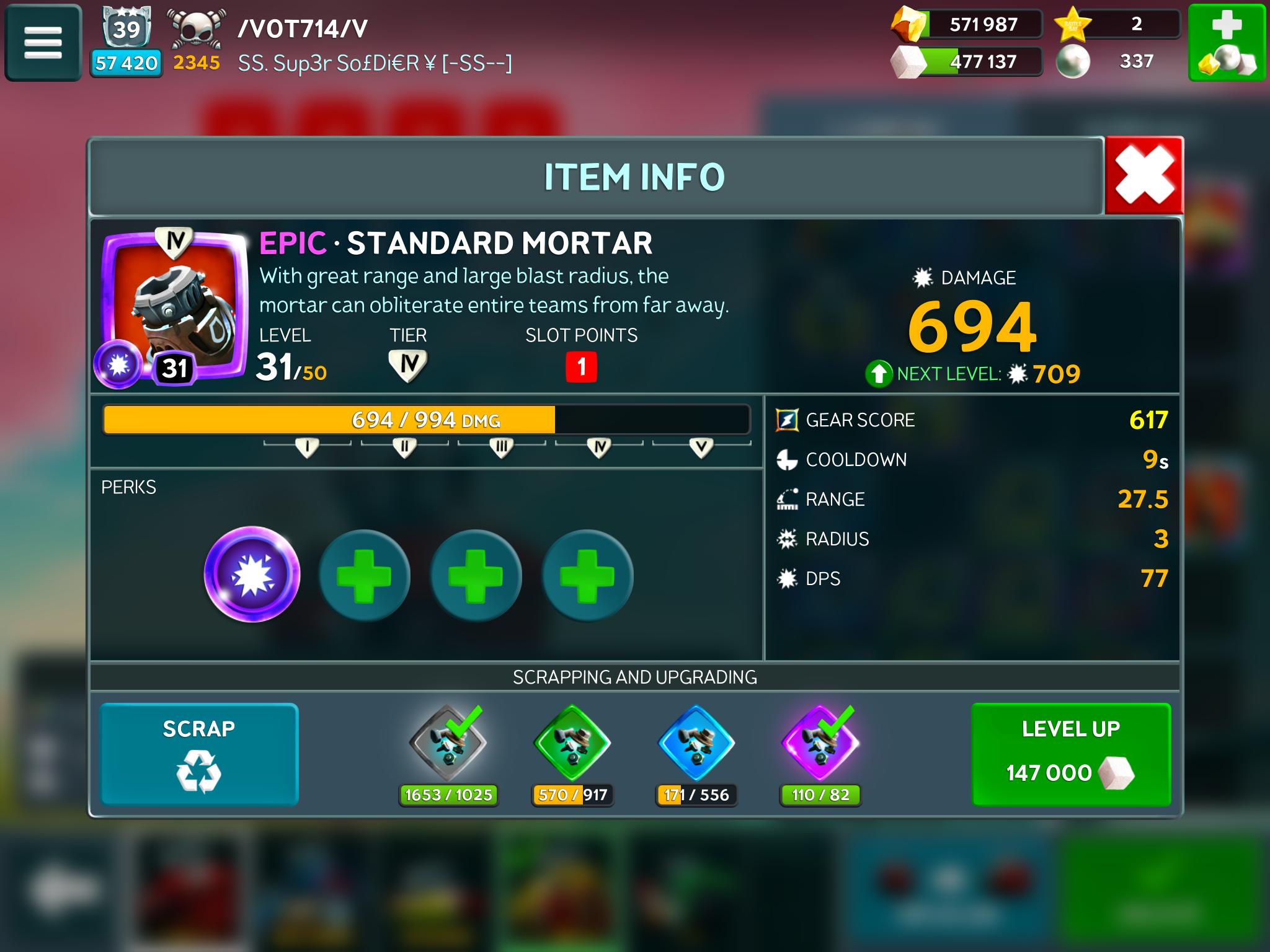Tap the green add-currency plus button
The width and height of the screenshot is (1270, 952).
click(x=1226, y=43)
